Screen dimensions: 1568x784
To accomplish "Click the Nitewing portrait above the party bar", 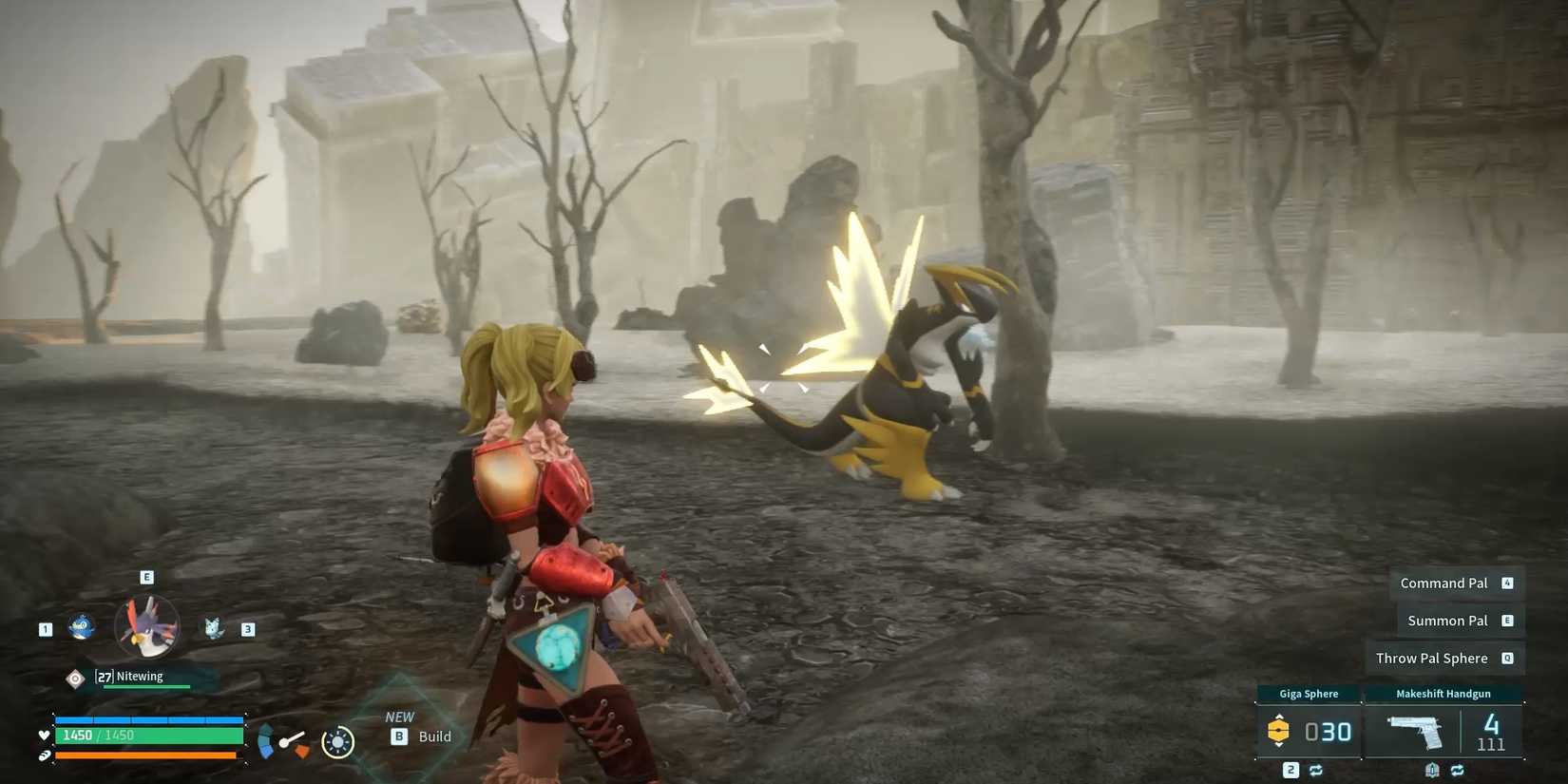I will (x=147, y=624).
